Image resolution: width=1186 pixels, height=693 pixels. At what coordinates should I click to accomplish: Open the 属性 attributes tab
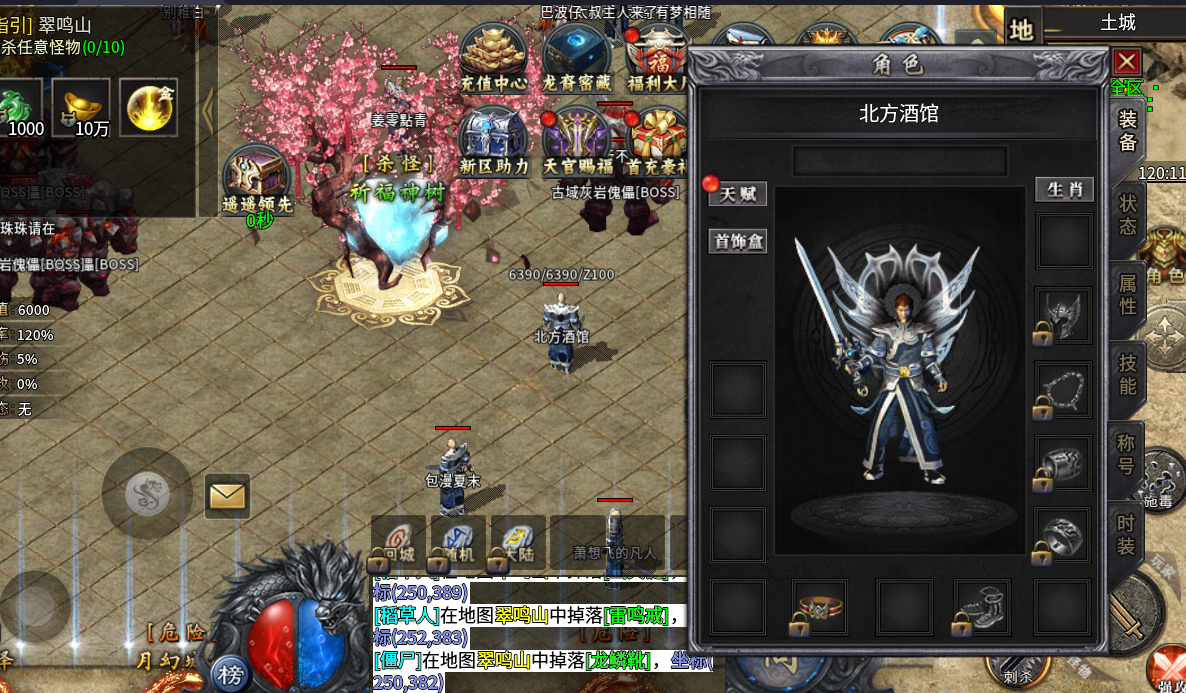1127,294
